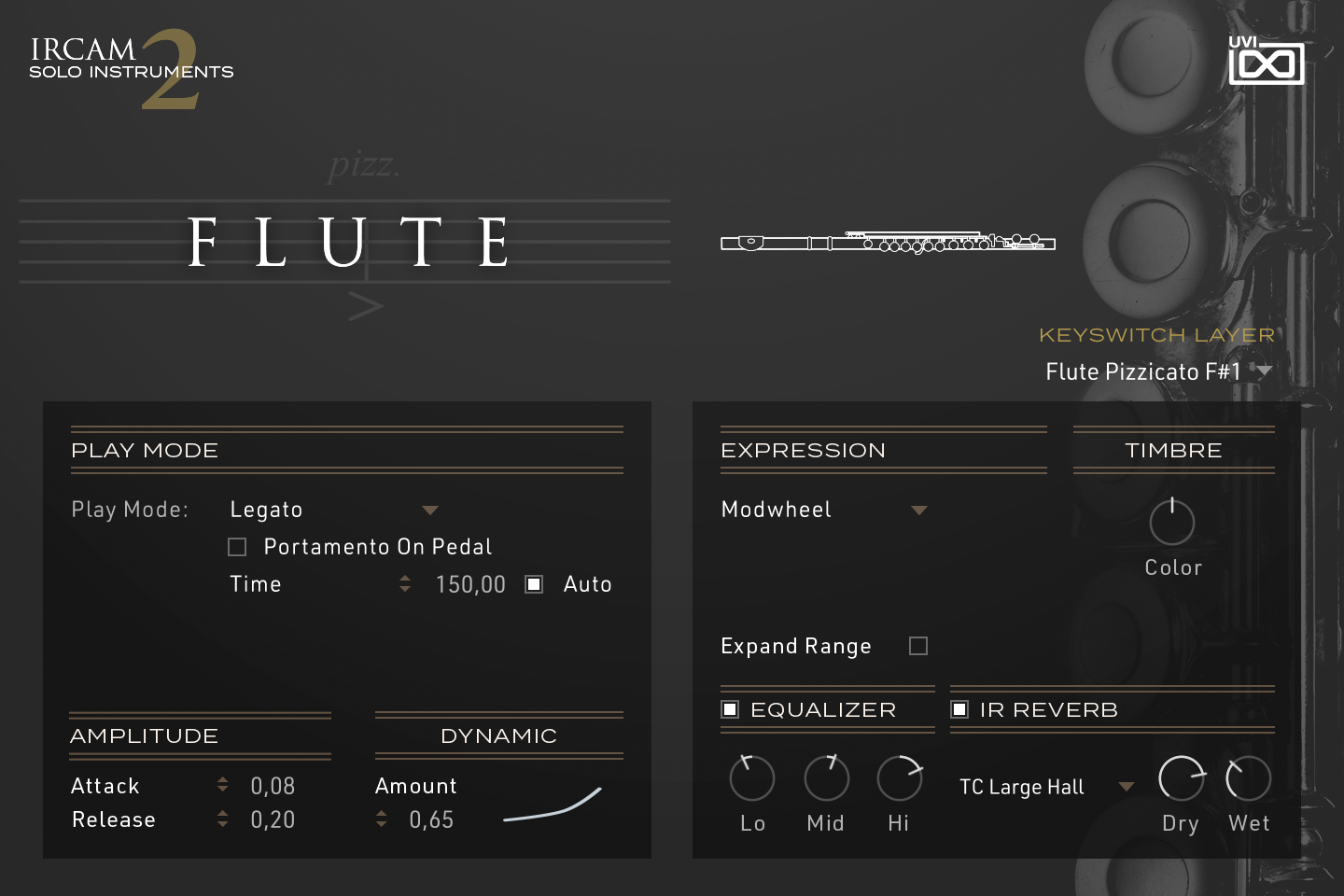Enable Portamento On Pedal

(236, 546)
